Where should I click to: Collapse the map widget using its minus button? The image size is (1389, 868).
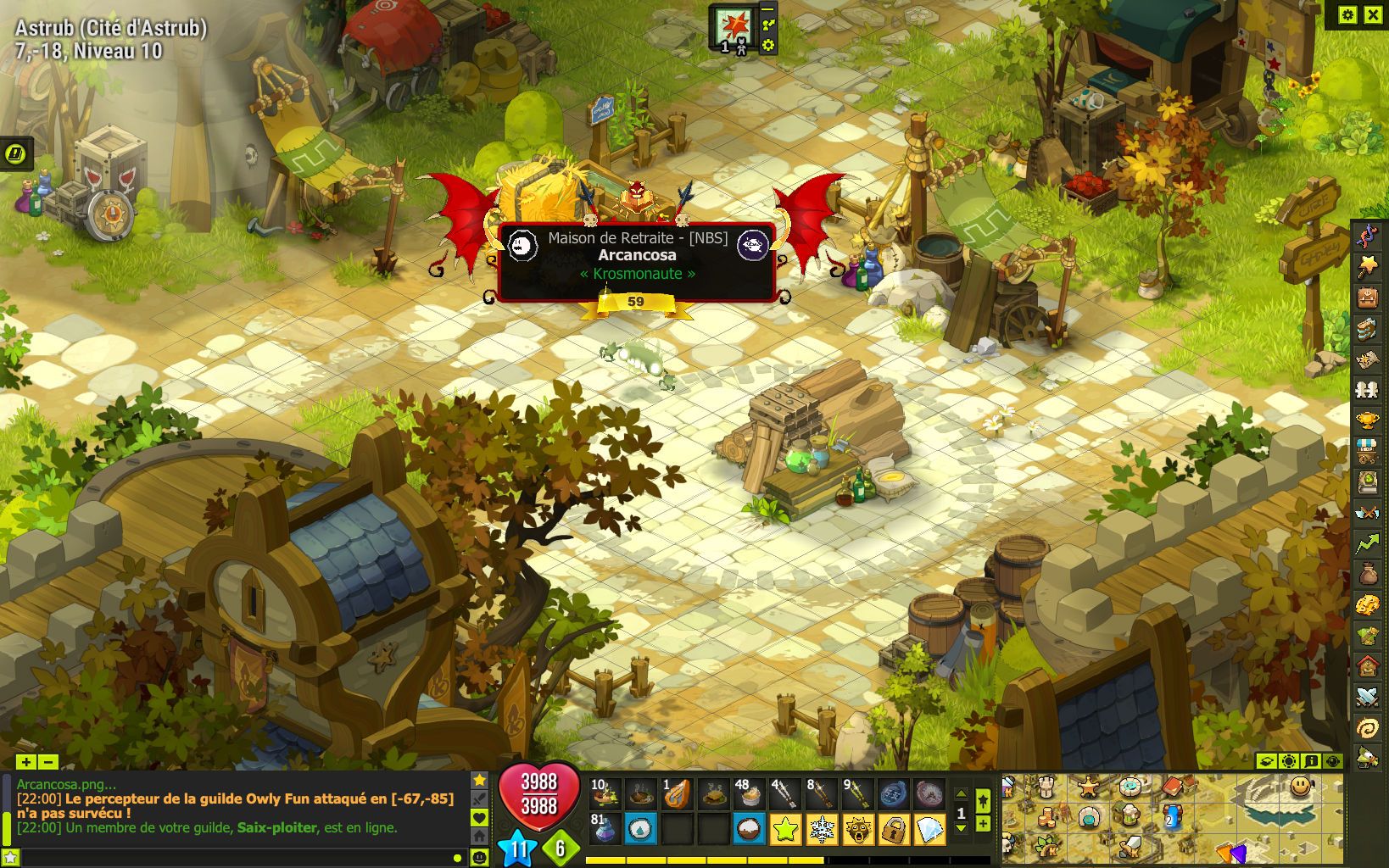pyautogui.click(x=767, y=11)
